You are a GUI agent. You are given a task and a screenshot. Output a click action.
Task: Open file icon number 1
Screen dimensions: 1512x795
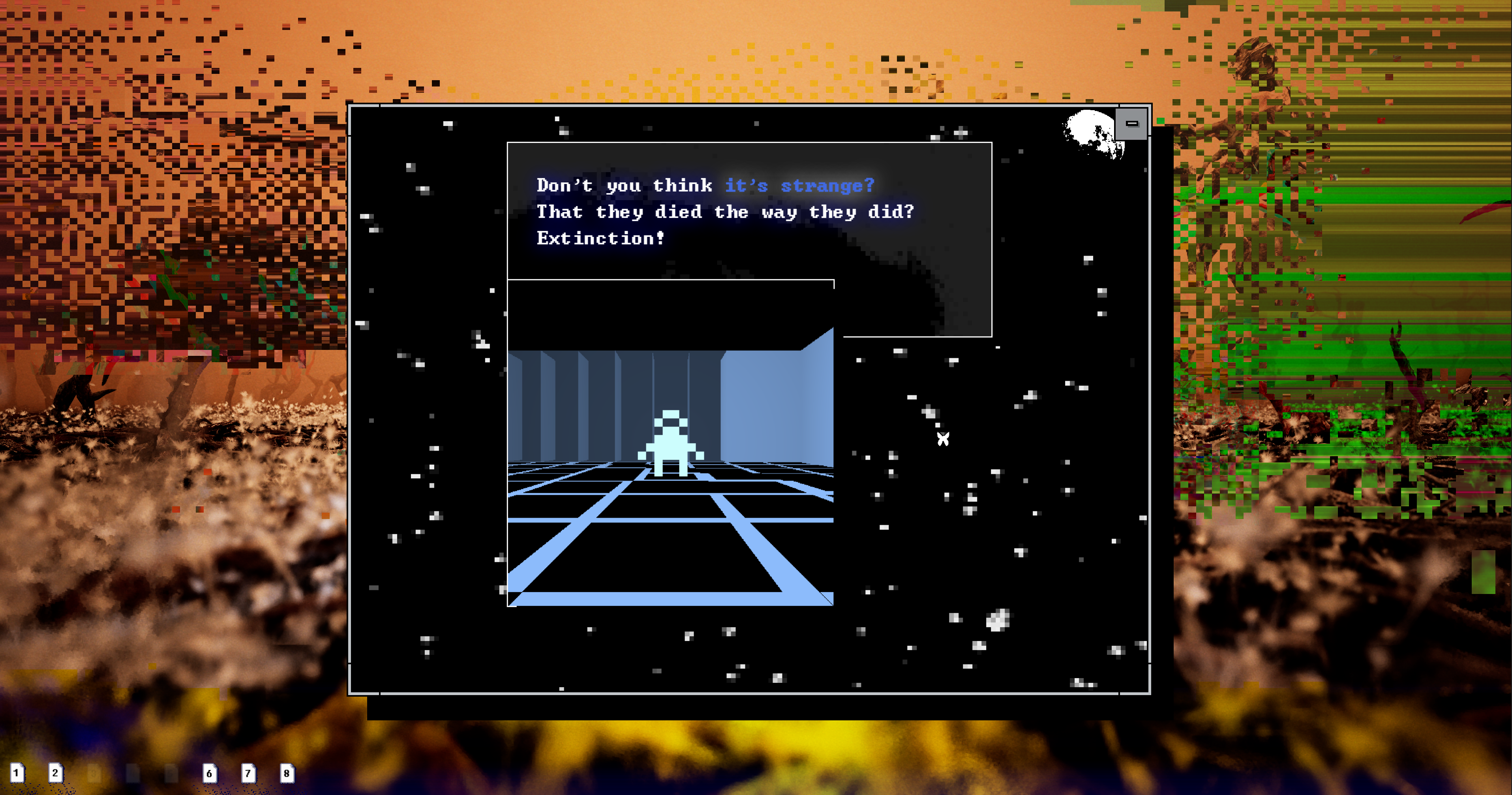[x=17, y=773]
